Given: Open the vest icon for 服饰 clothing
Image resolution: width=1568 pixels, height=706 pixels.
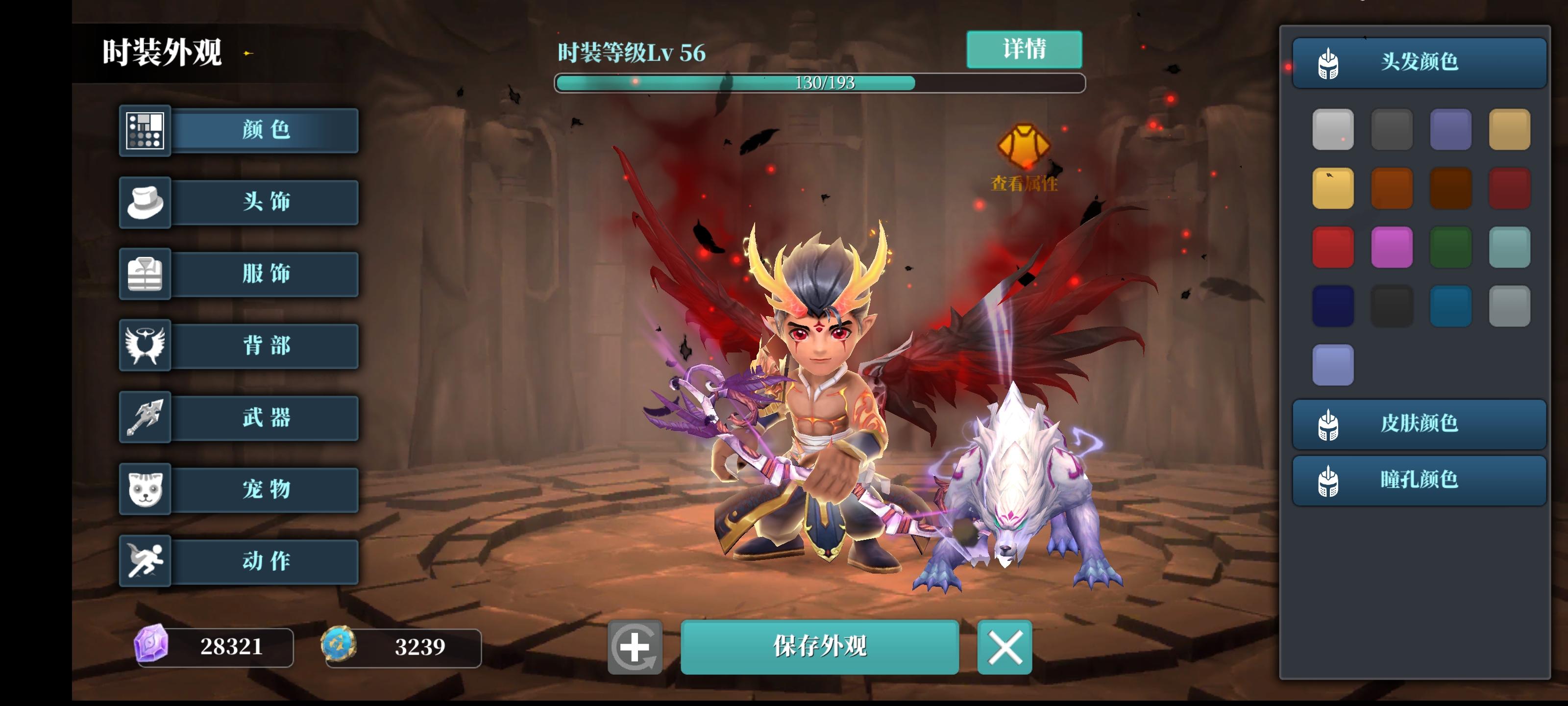Looking at the screenshot, I should point(146,275).
